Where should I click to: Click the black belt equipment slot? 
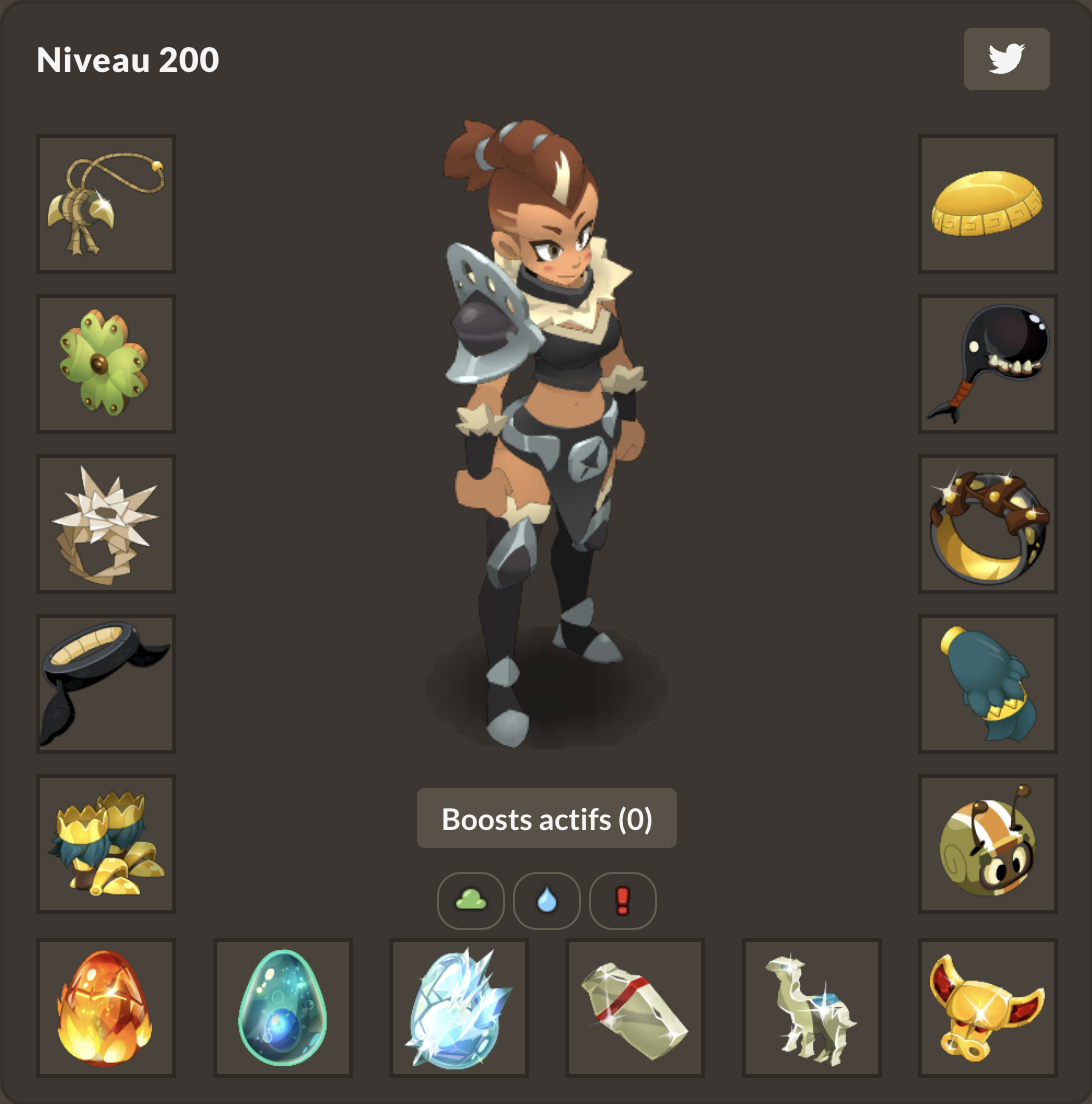106,684
